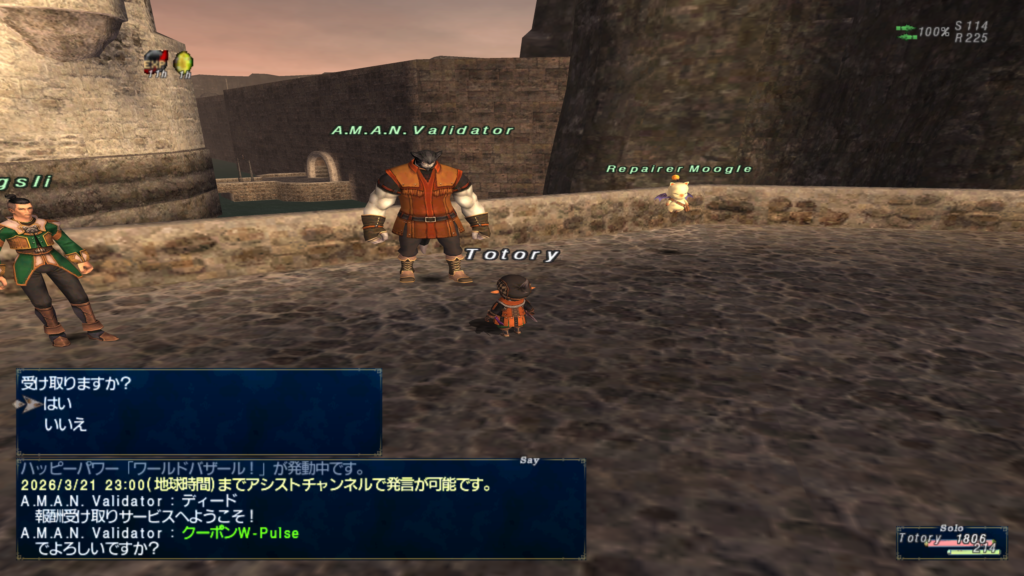Click the dark status icon with red mark

(155, 63)
